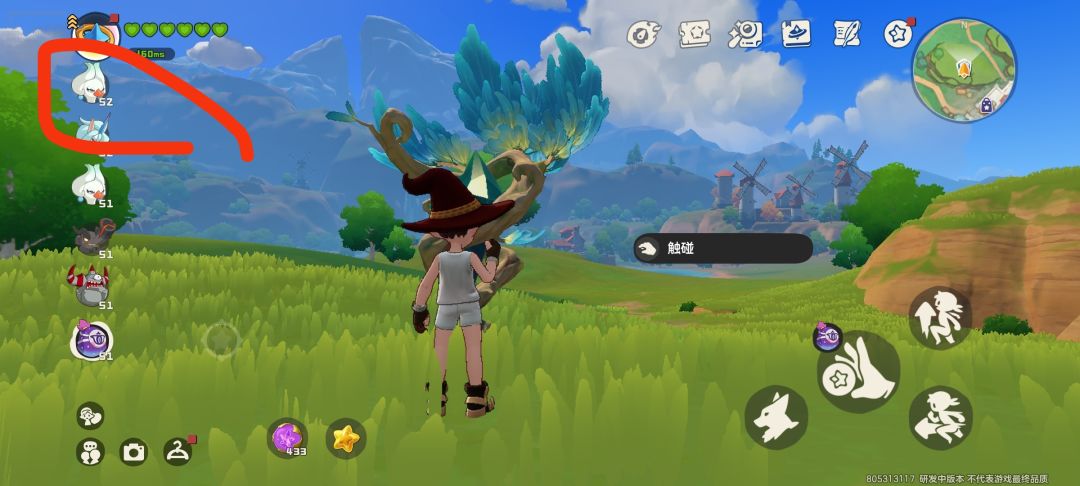1080x486 pixels.
Task: Select the purple ball slot in the pet list
Action: [90, 340]
